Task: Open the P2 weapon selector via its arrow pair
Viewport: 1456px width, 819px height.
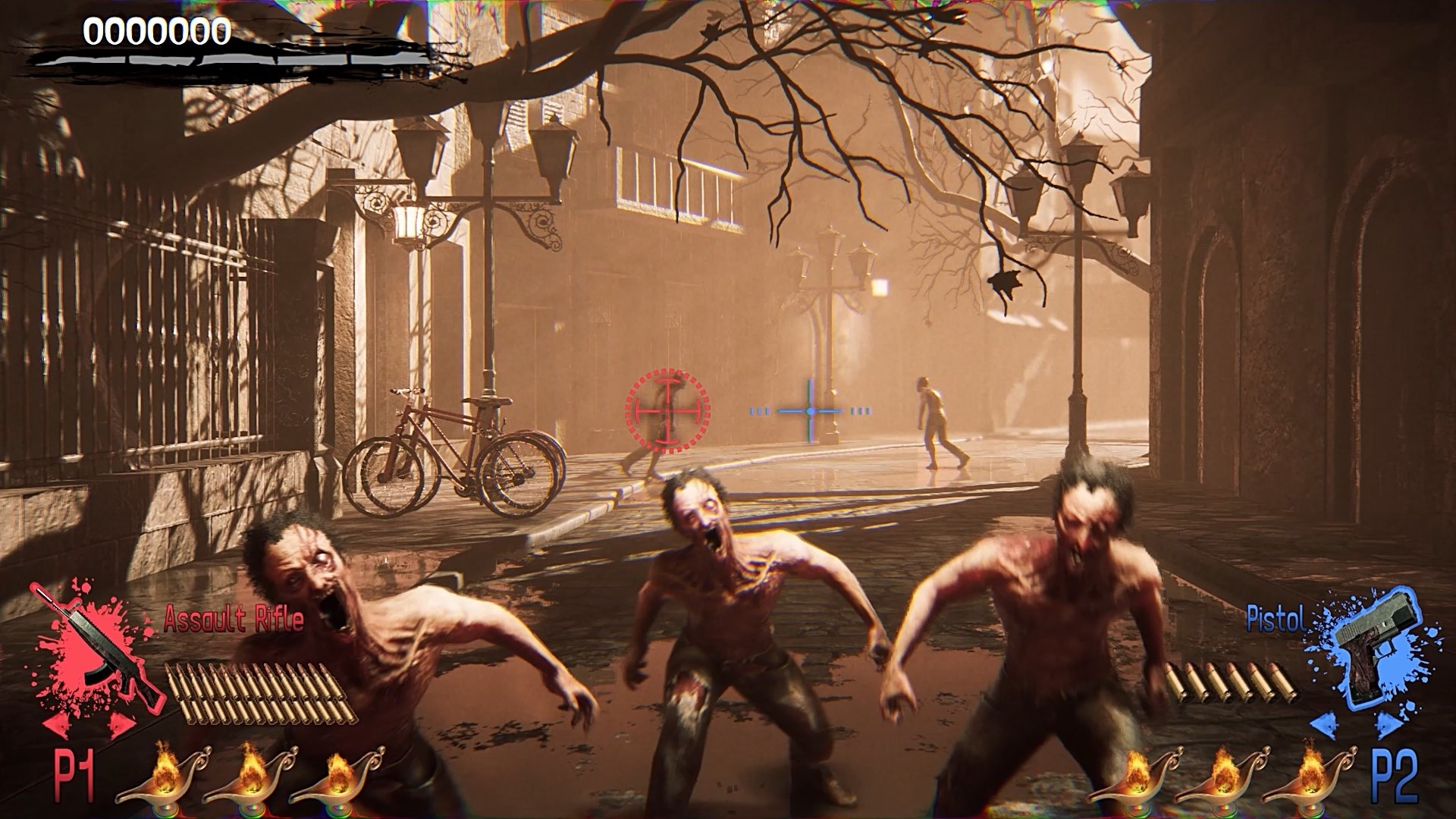Action: click(x=1357, y=725)
